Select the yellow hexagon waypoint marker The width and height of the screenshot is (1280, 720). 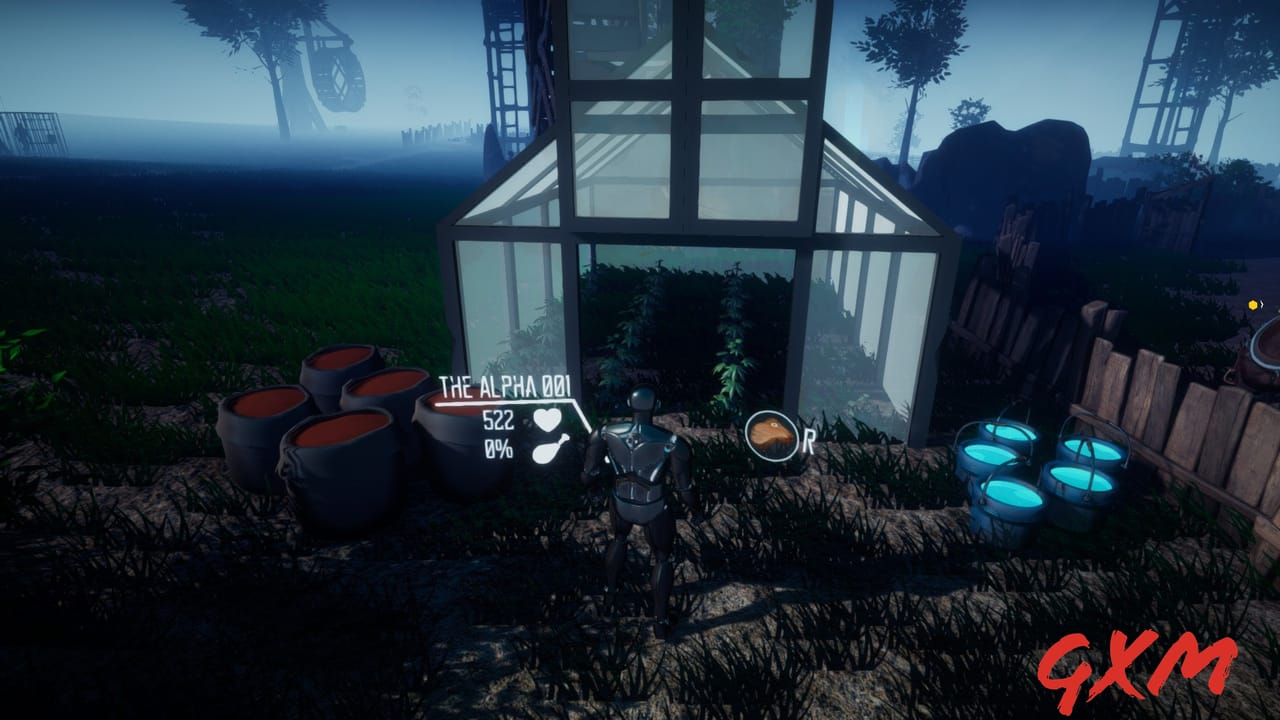[x=1253, y=304]
